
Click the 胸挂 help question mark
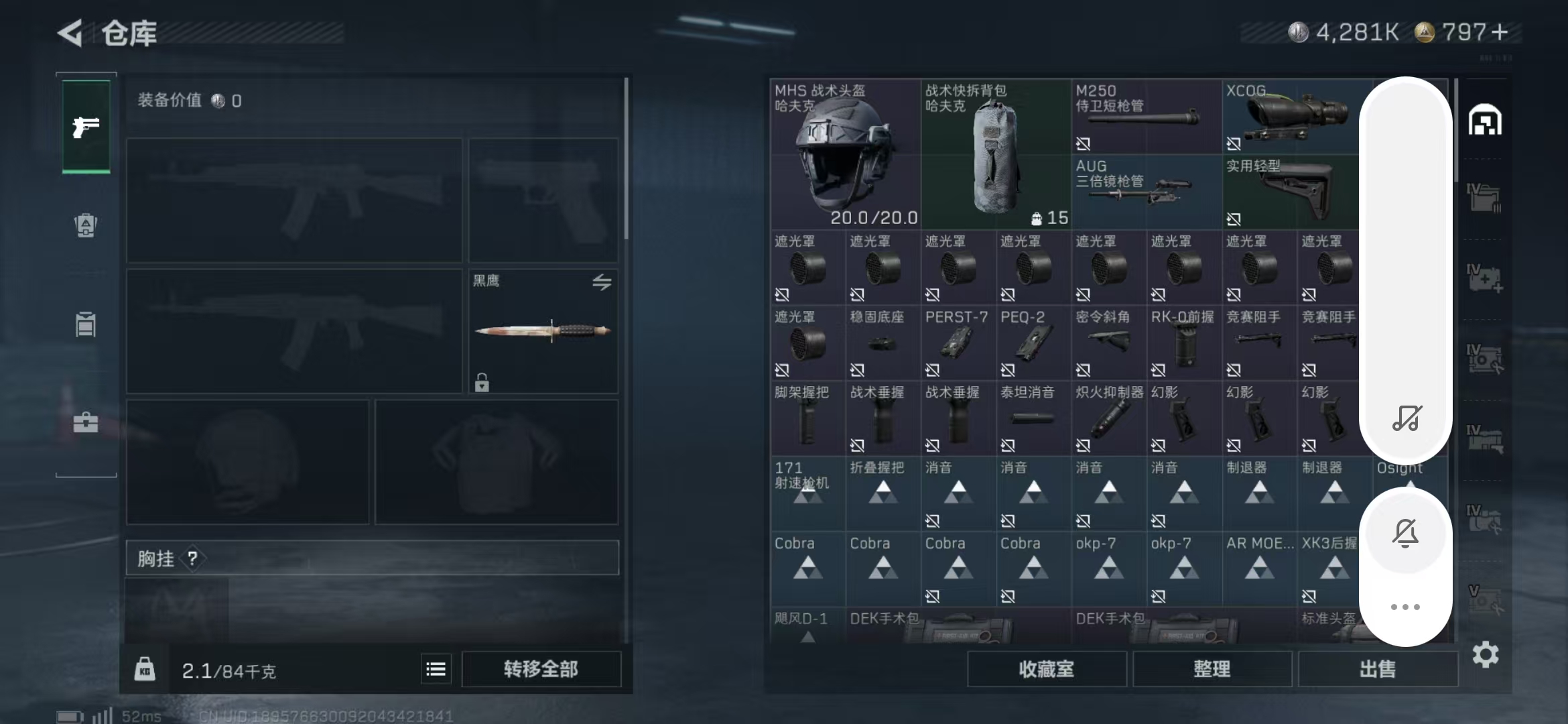[193, 558]
